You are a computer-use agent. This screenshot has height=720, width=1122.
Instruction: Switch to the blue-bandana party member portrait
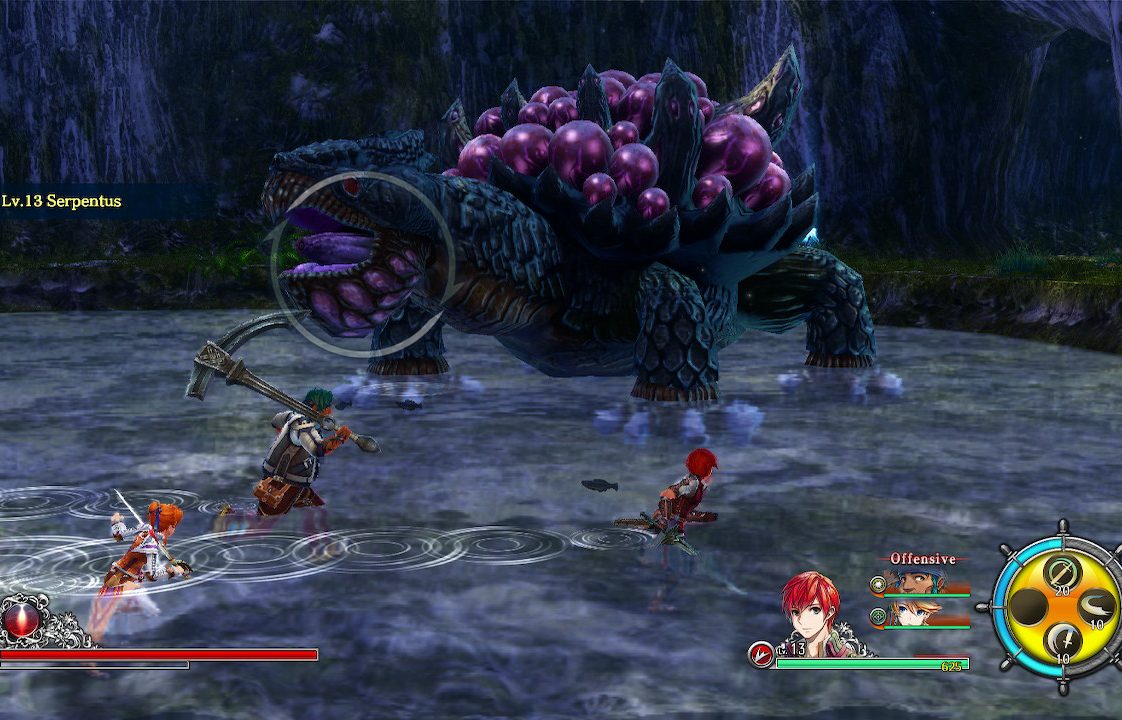tap(908, 582)
